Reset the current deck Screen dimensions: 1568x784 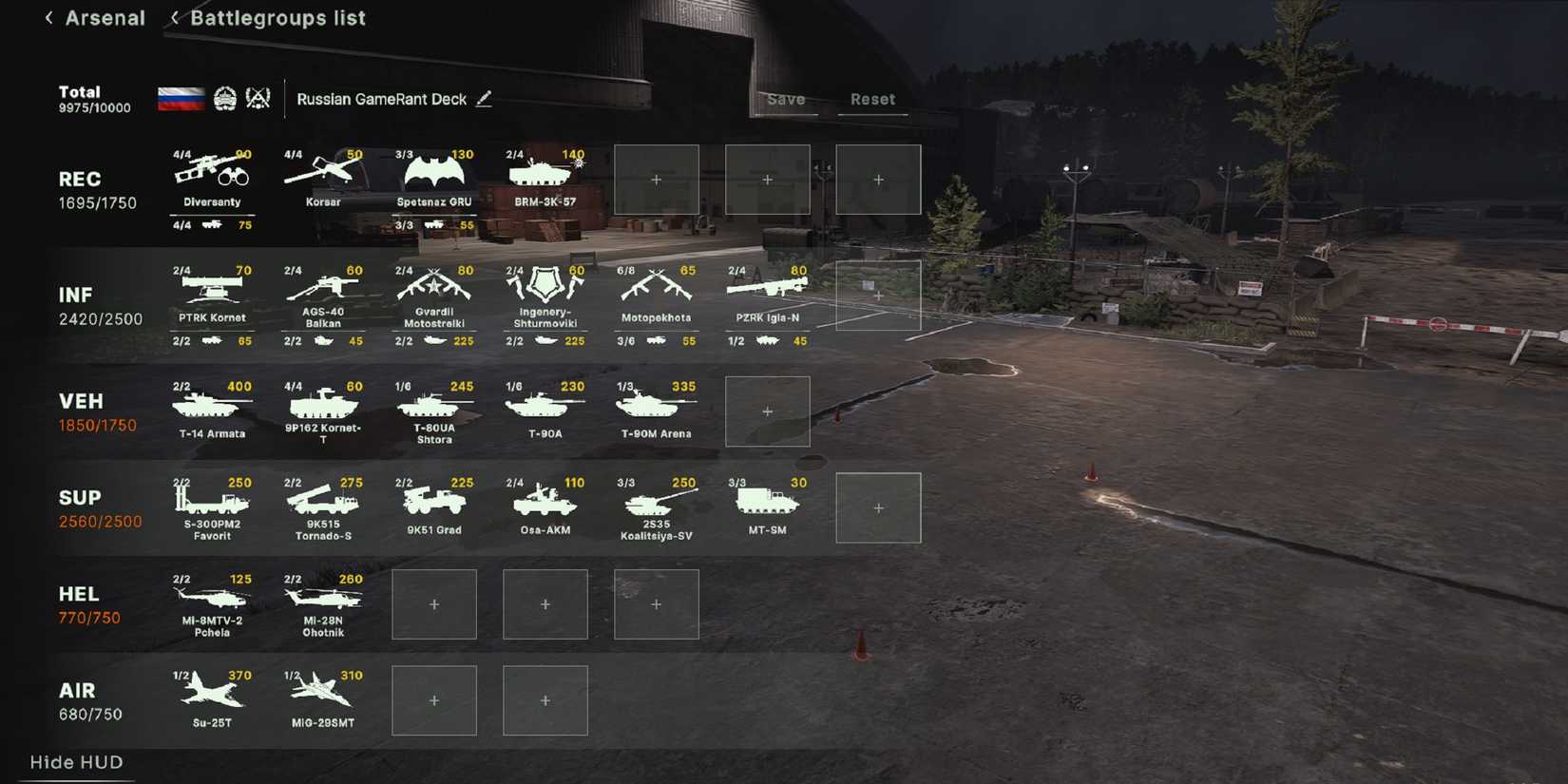tap(871, 98)
